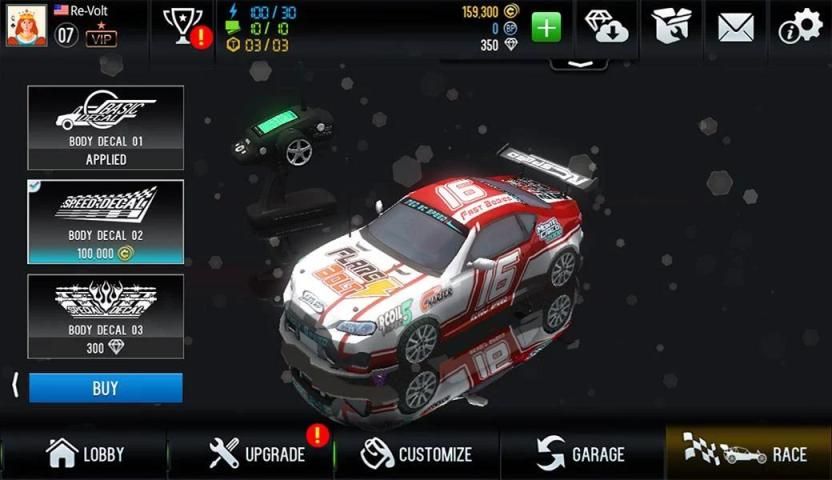Open the gift box rewards
This screenshot has width=832, height=480.
[672, 26]
